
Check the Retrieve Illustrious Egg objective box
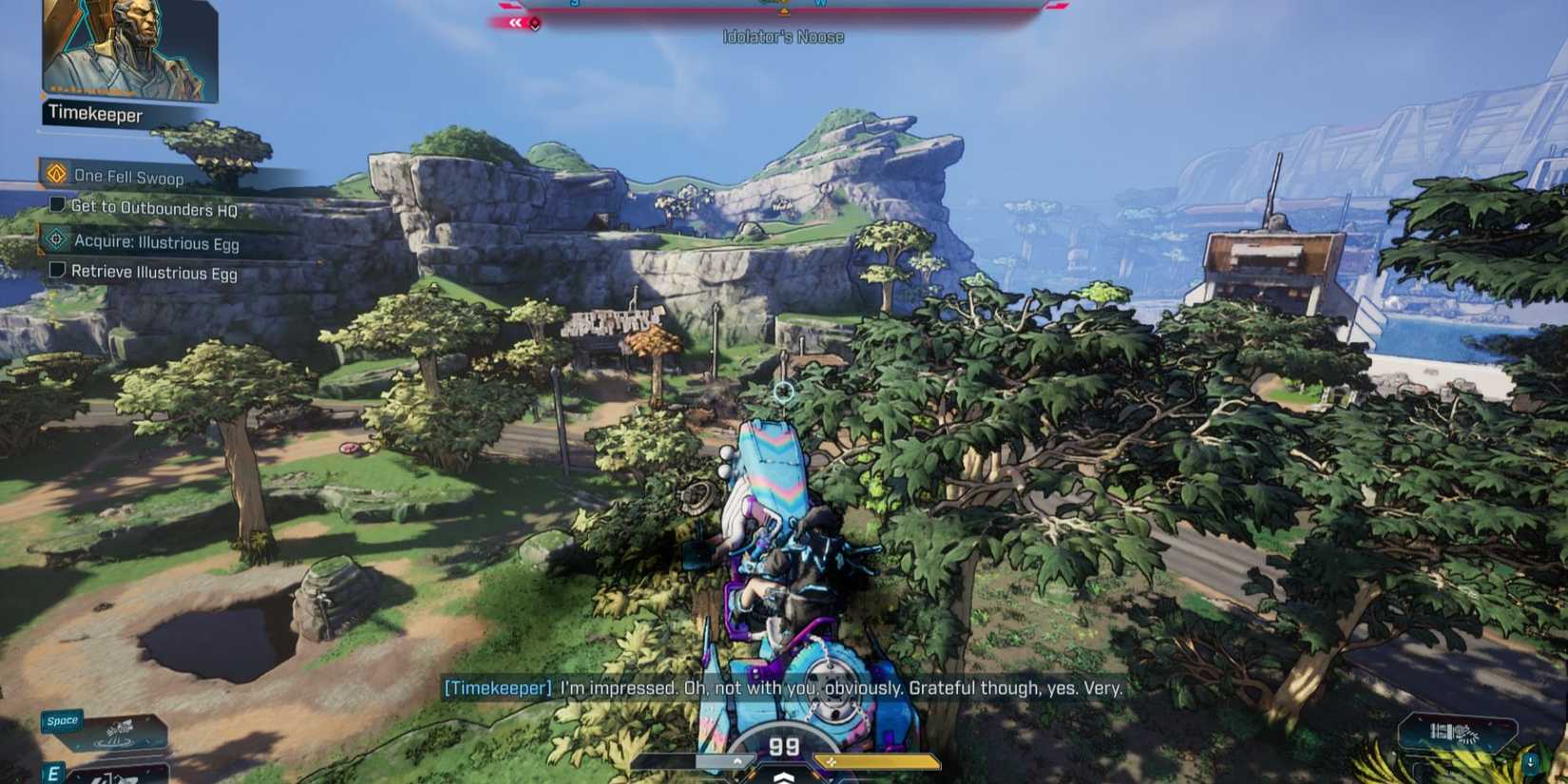point(59,273)
